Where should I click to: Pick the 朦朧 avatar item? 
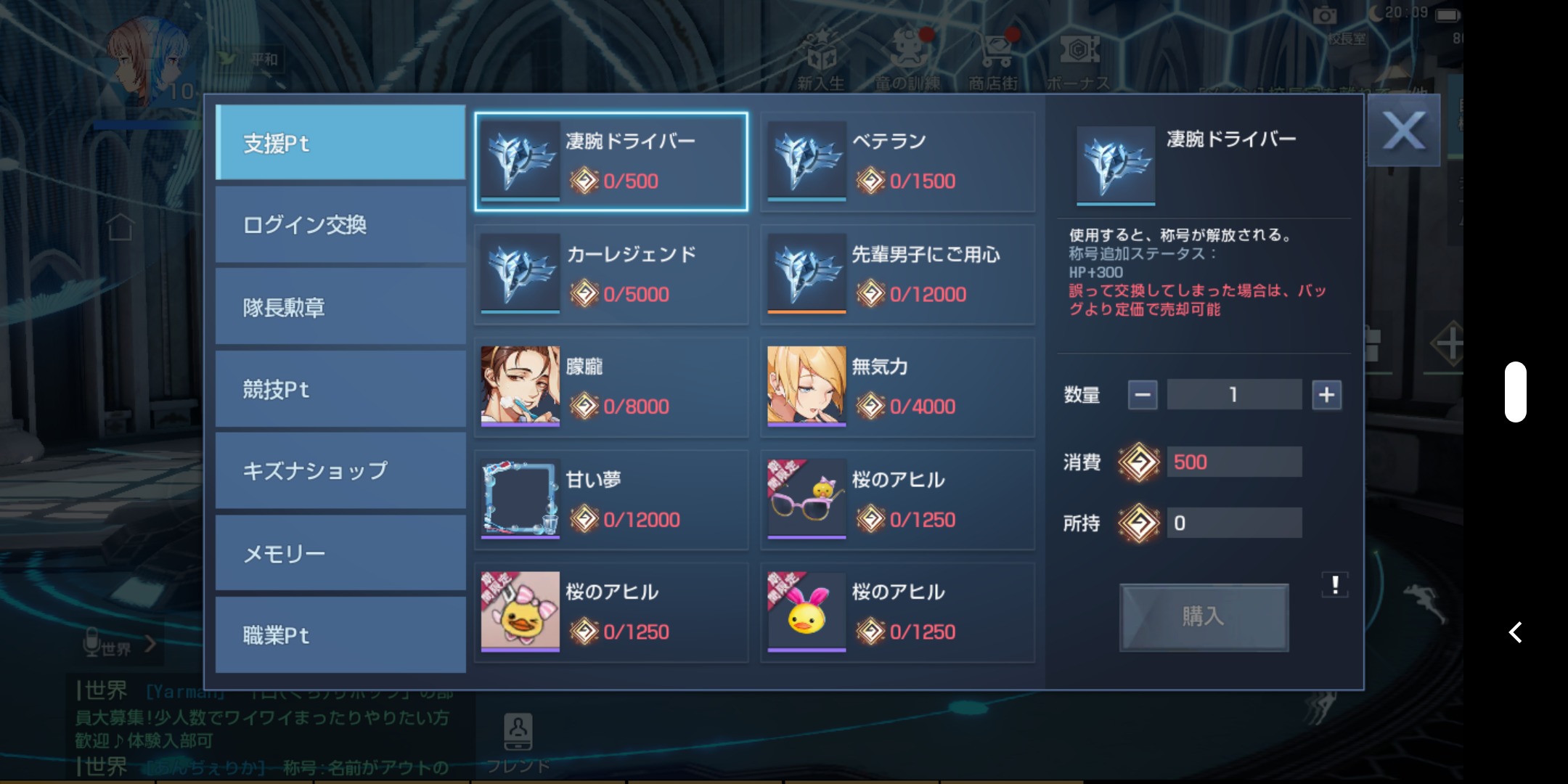pyautogui.click(x=611, y=387)
